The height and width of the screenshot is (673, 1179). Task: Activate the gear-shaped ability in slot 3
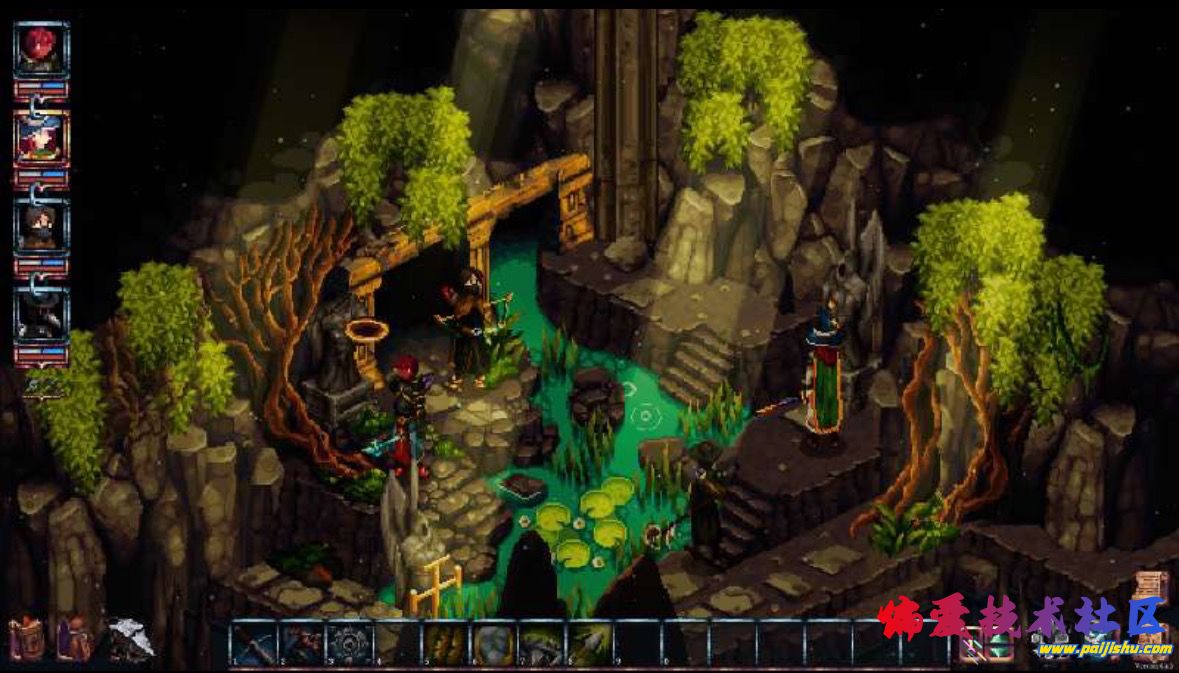coord(348,644)
